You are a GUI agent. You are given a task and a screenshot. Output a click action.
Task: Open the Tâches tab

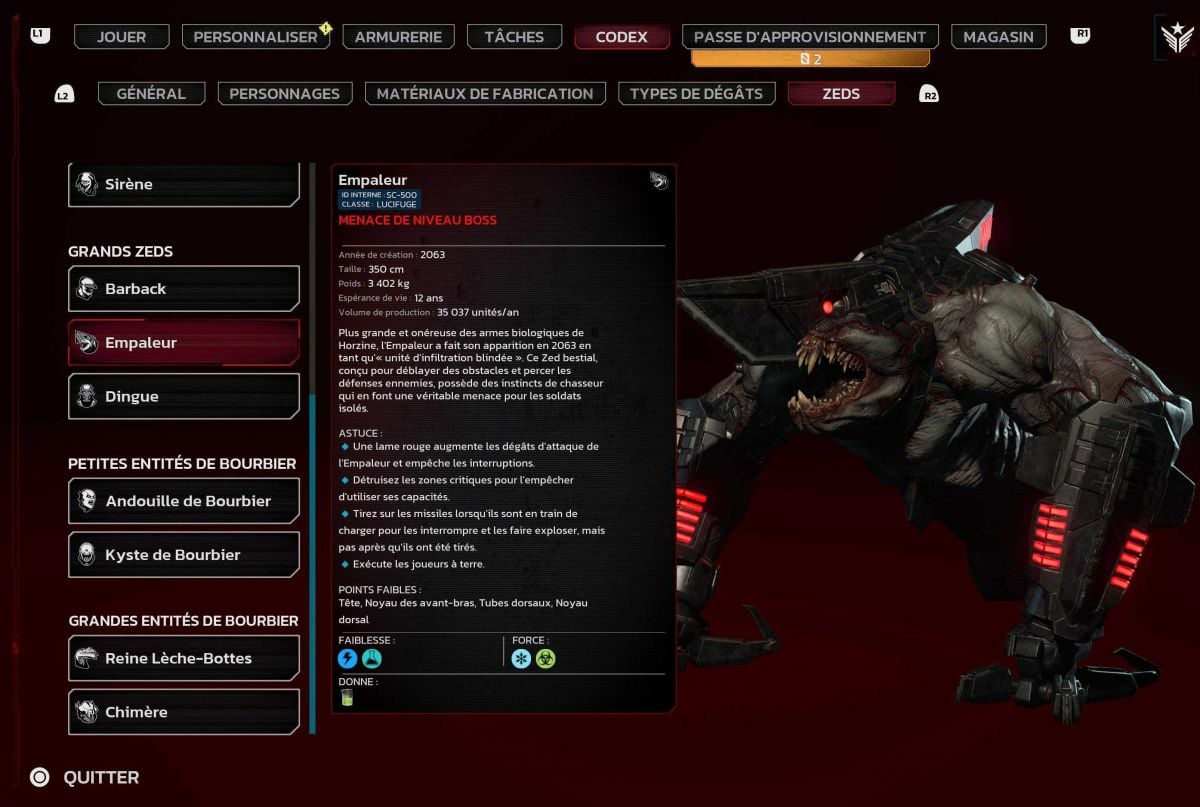(514, 37)
